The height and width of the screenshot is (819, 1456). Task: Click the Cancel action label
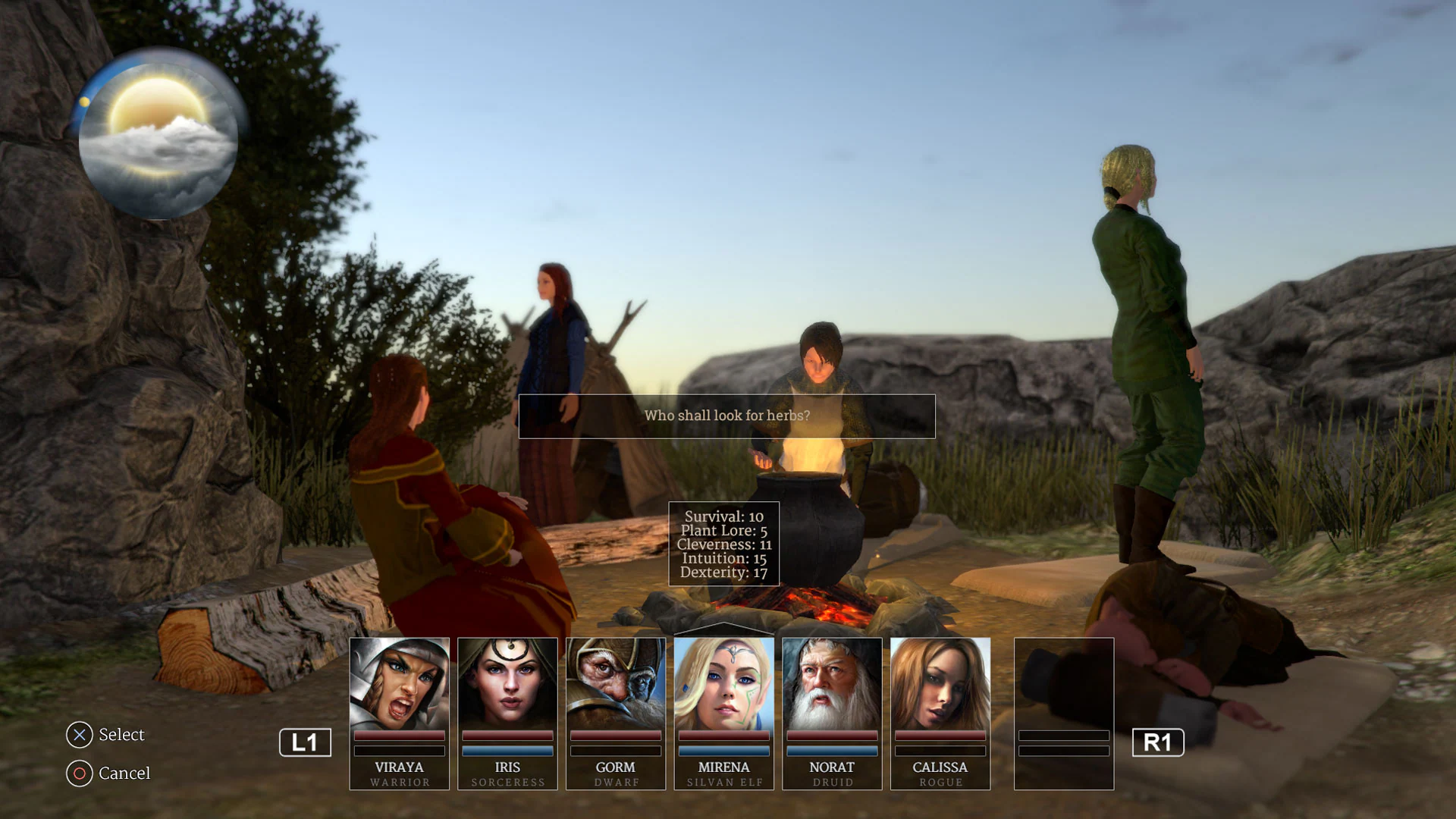[x=124, y=773]
